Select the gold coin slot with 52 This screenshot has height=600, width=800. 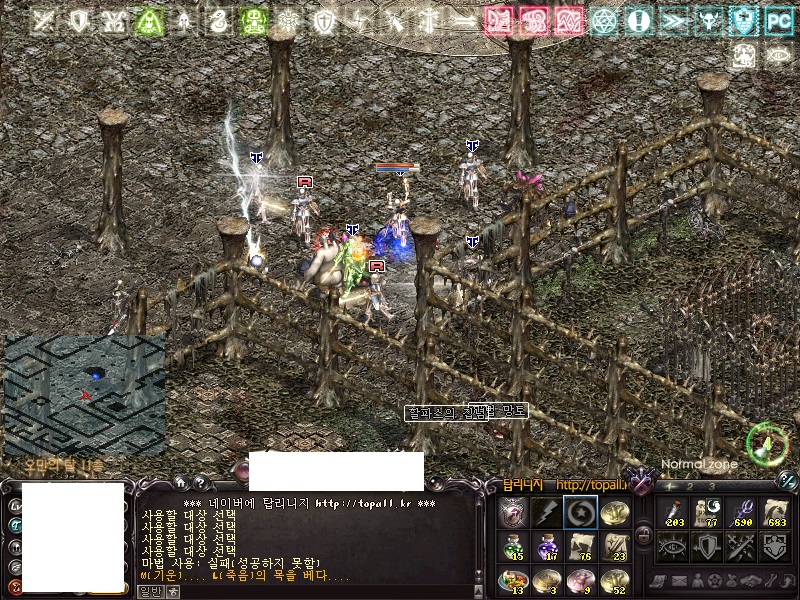[612, 578]
